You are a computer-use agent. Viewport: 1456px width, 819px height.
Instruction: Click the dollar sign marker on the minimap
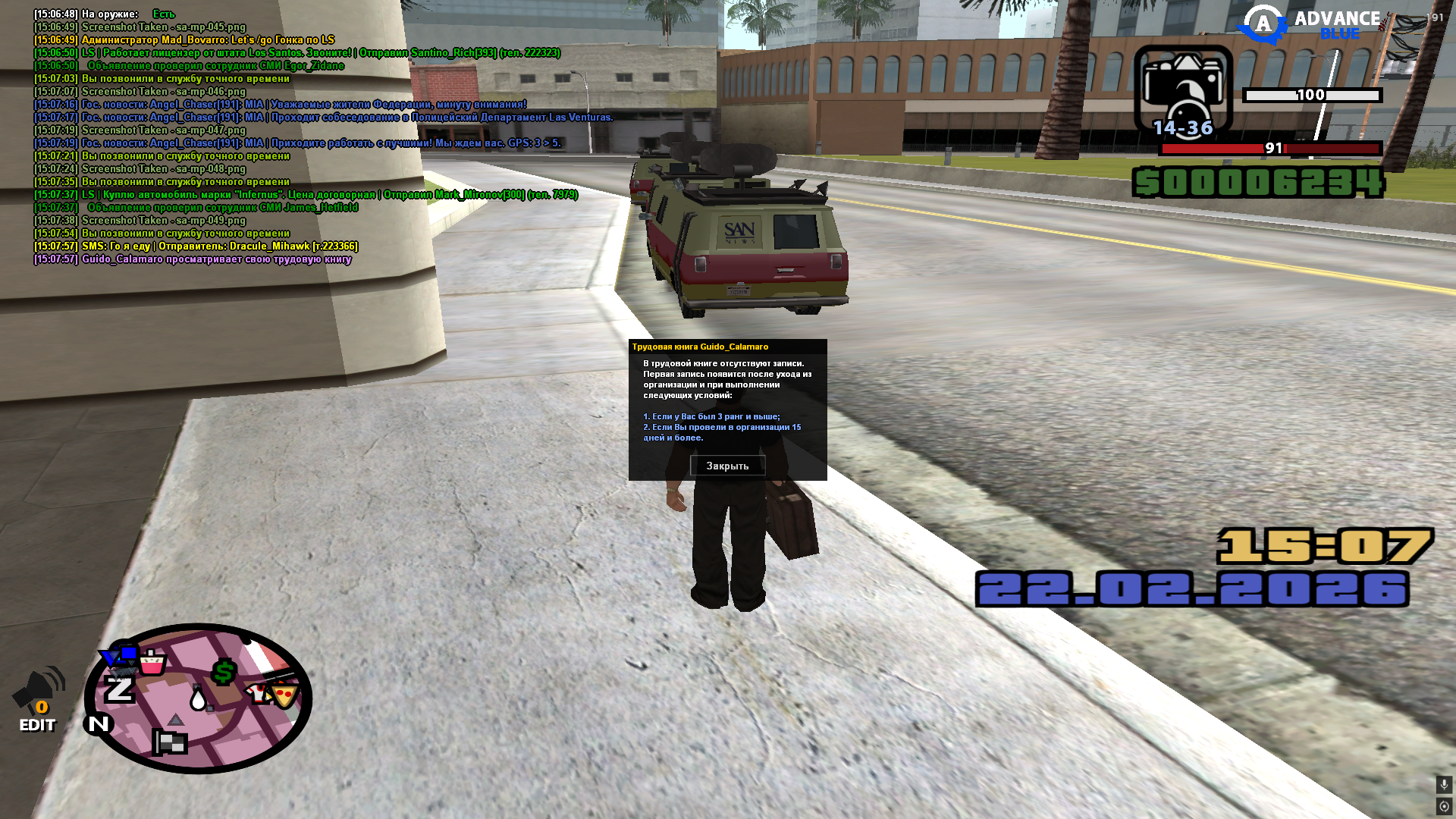[x=224, y=671]
